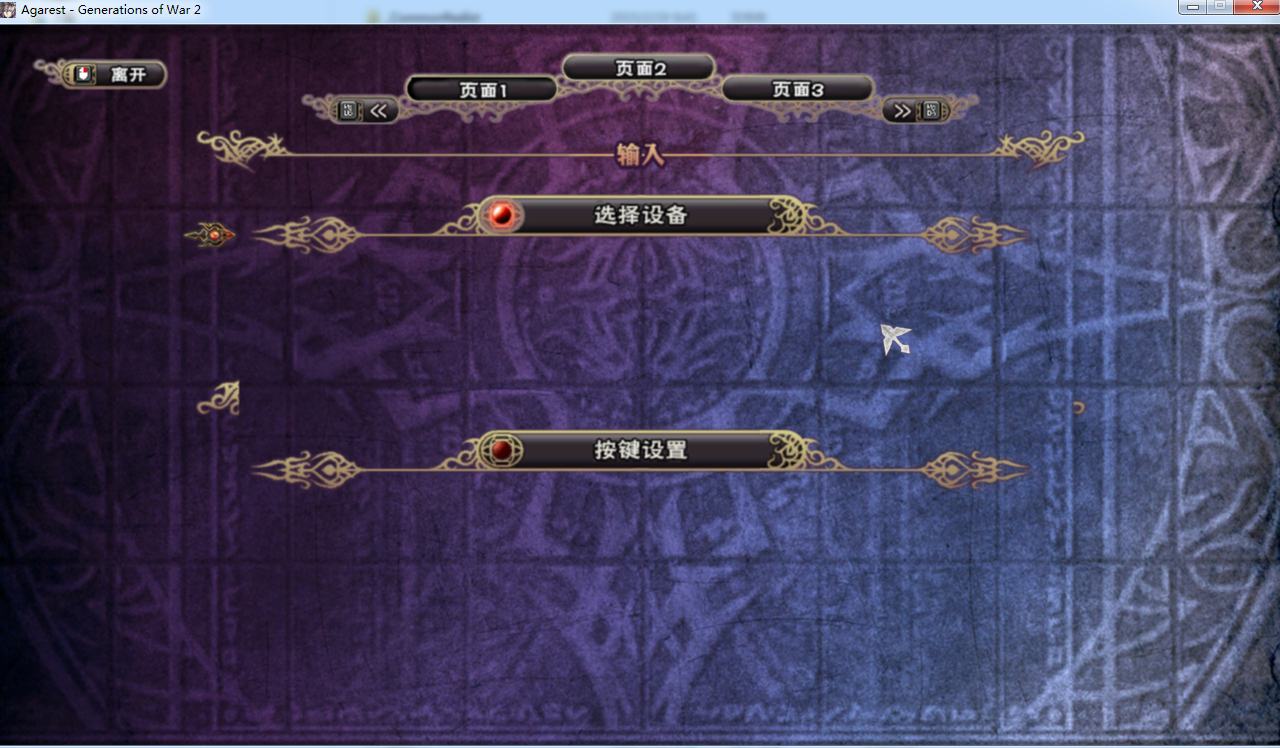Click the red orb icon on the 按键设置 bar
1280x748 pixels.
(x=503, y=450)
